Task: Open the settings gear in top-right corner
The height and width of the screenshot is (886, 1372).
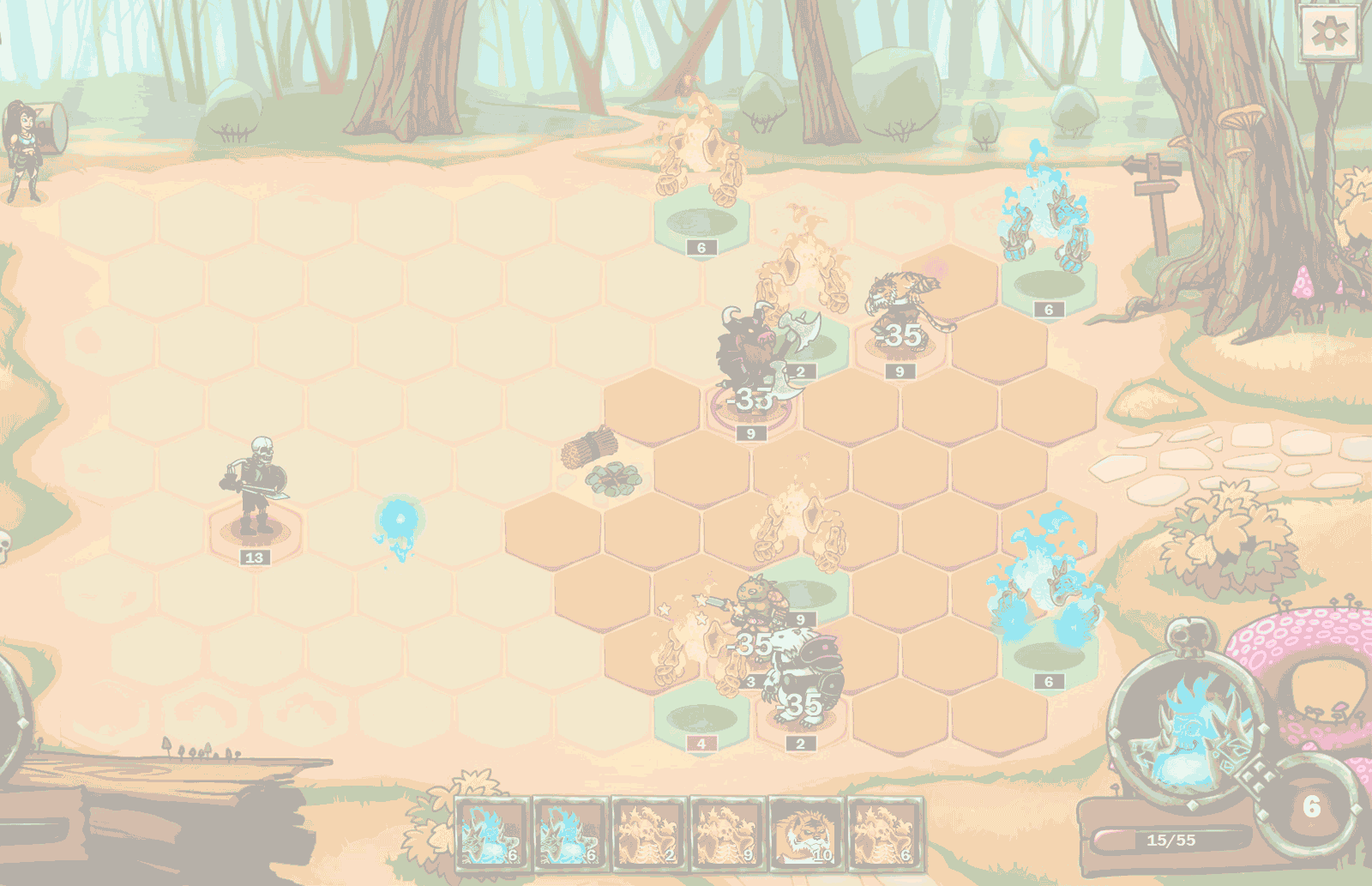Action: coord(1328,33)
